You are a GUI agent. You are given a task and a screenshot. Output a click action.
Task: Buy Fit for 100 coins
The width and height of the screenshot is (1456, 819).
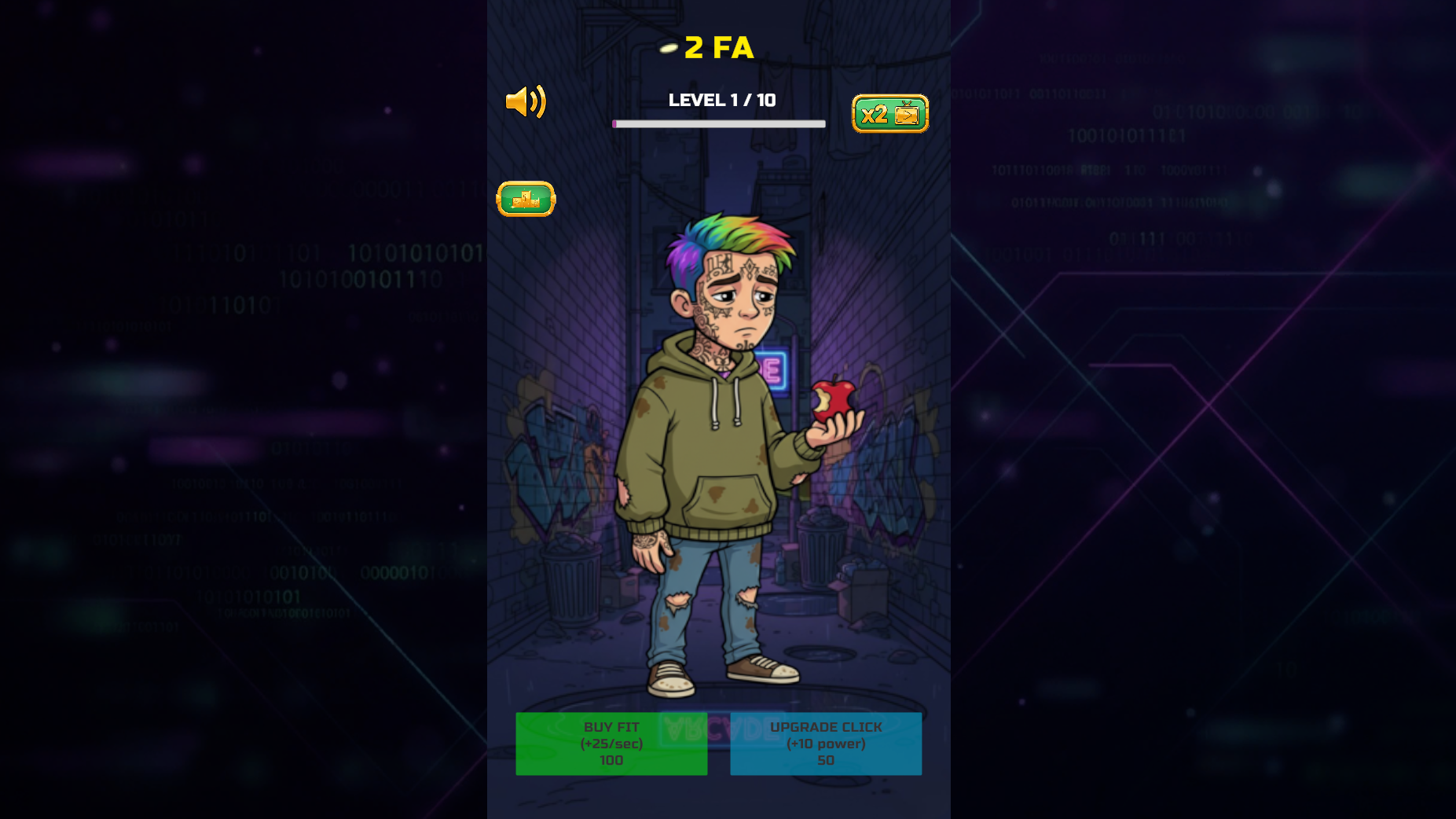611,744
